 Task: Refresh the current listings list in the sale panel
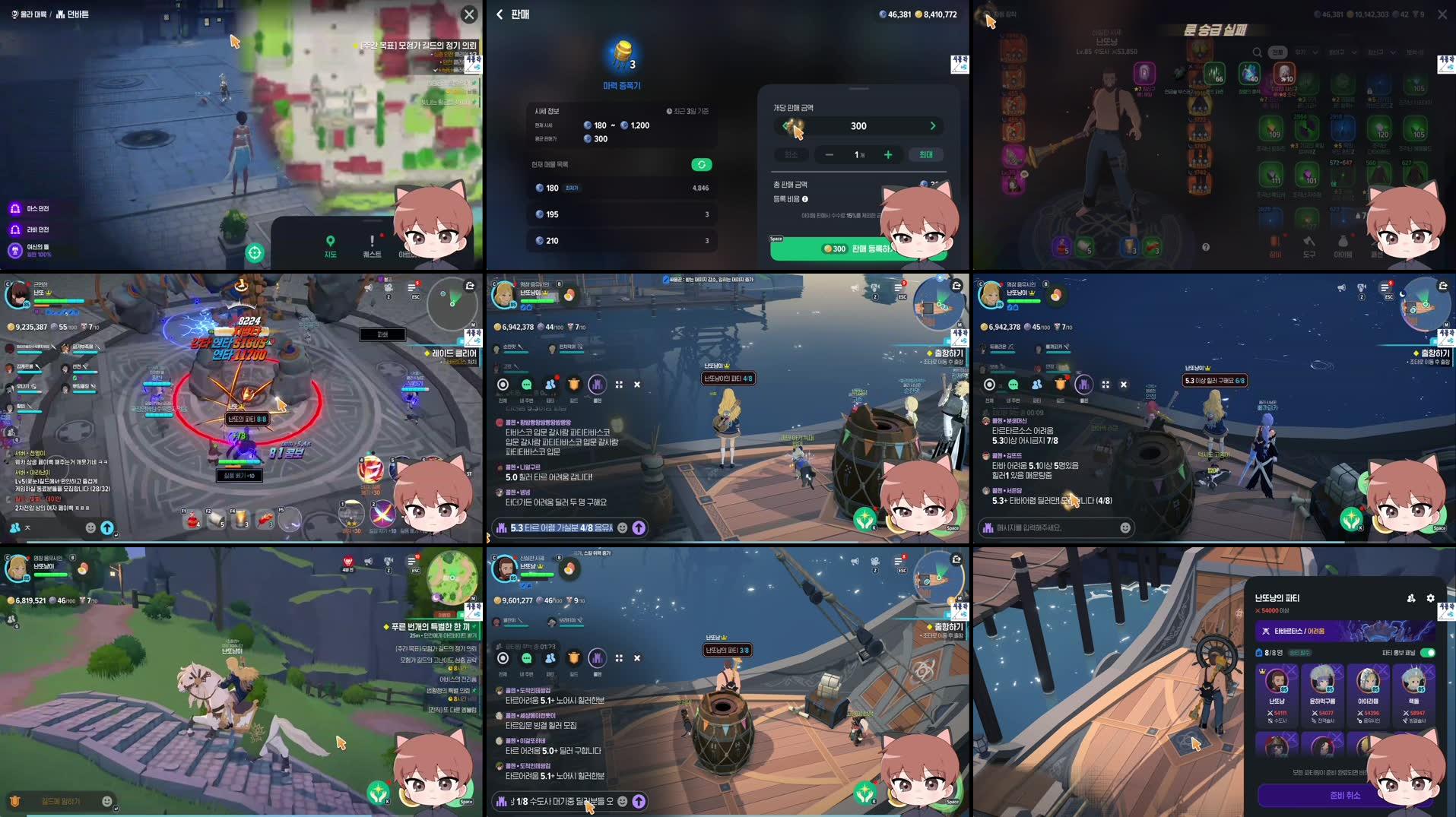[x=700, y=164]
